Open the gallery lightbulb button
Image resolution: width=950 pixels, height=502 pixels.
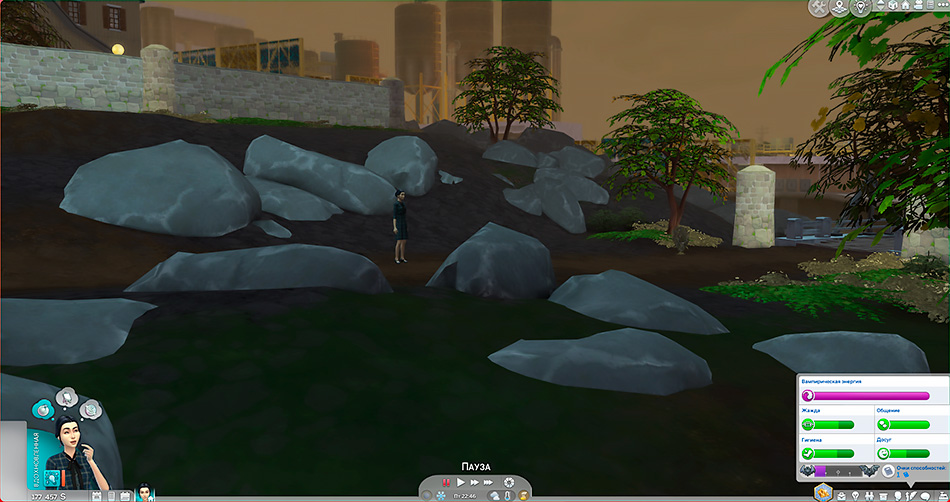point(862,7)
